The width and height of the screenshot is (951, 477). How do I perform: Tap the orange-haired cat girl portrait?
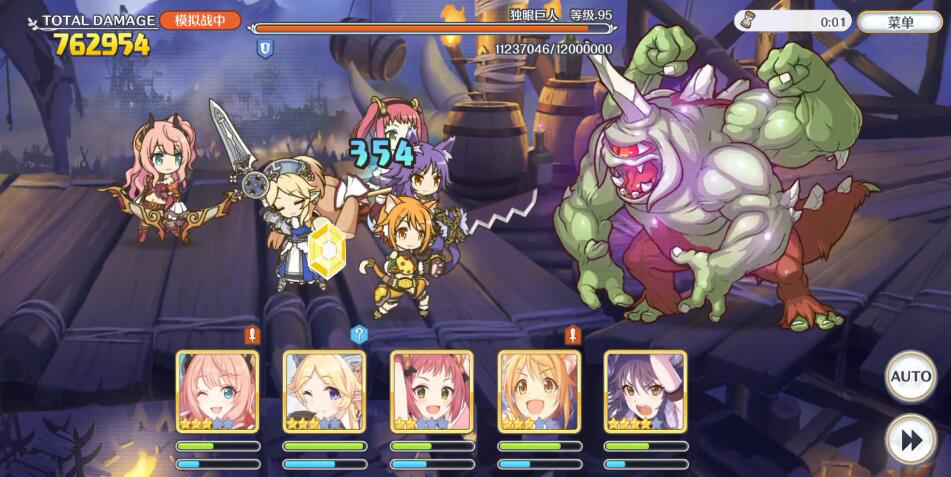tap(538, 391)
